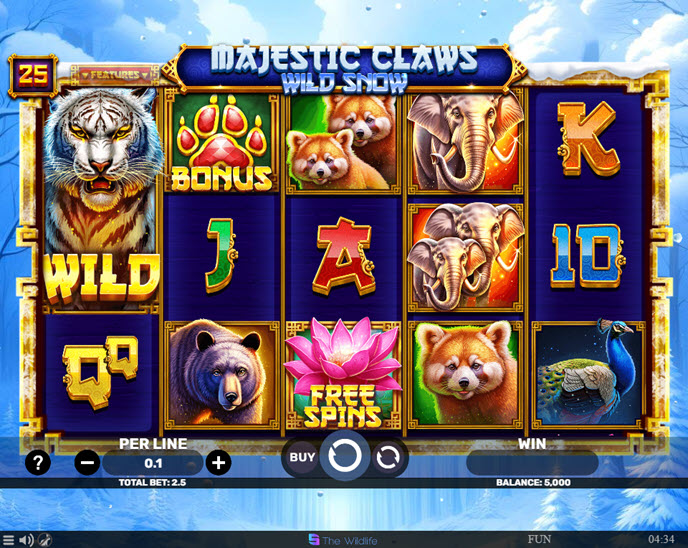688x548 pixels.
Task: Open the BUY feature menu
Action: [x=302, y=458]
